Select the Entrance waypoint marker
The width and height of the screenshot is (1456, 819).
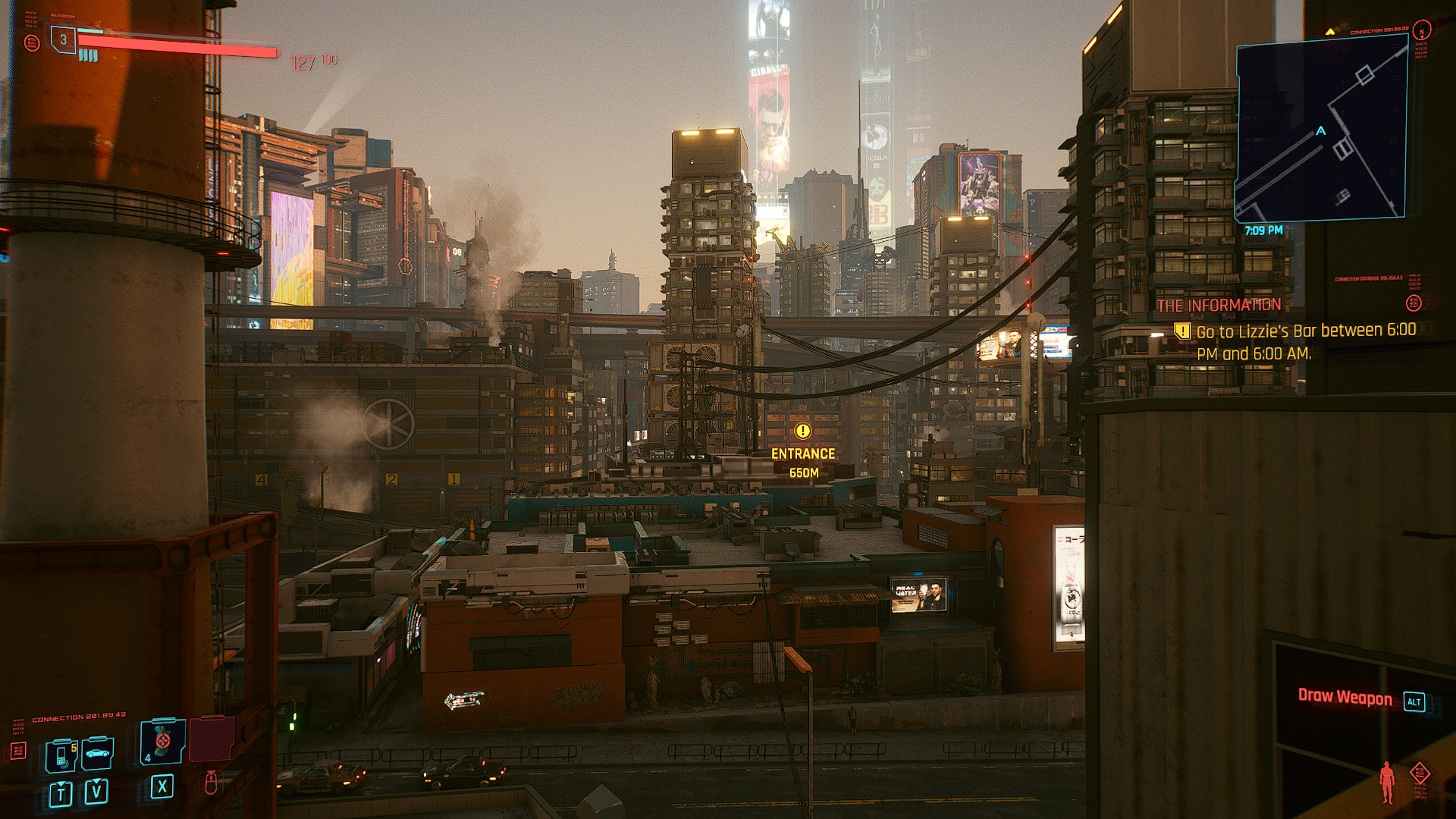[802, 431]
